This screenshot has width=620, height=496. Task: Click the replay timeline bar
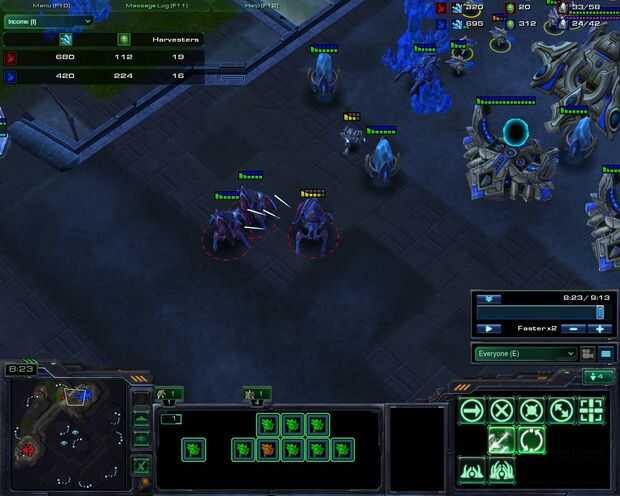(540, 312)
